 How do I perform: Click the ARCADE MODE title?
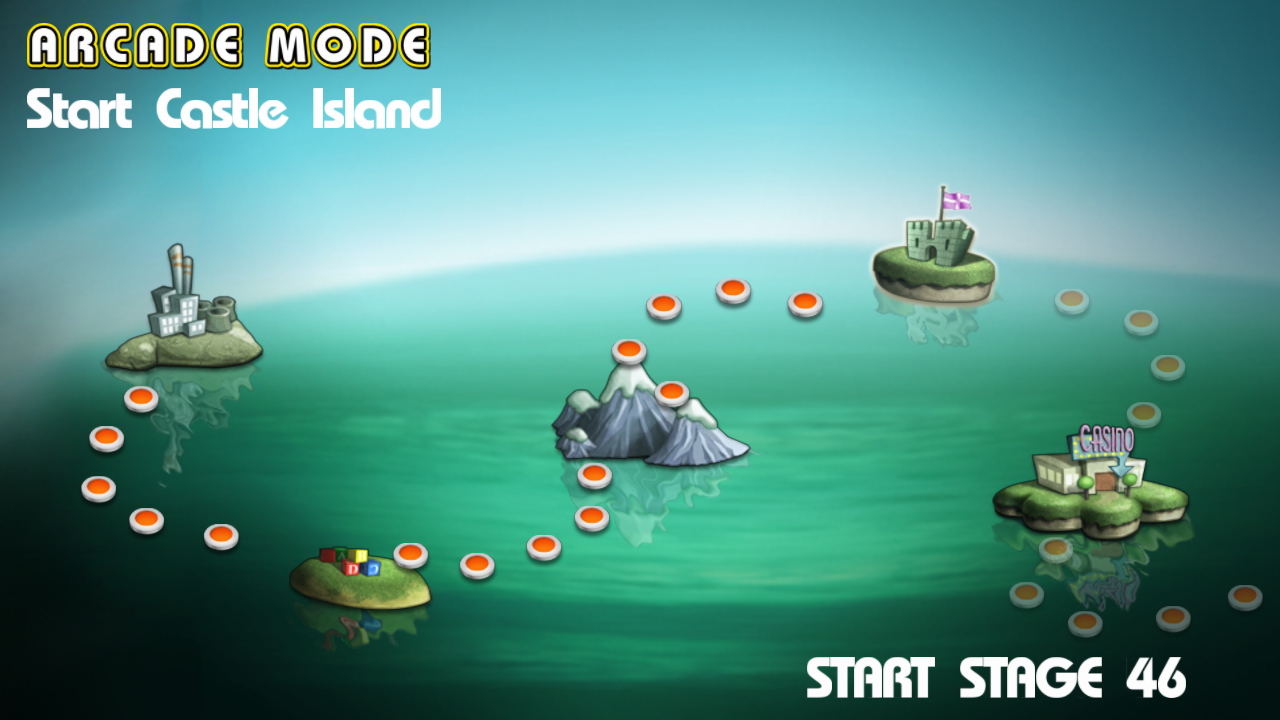coord(230,43)
